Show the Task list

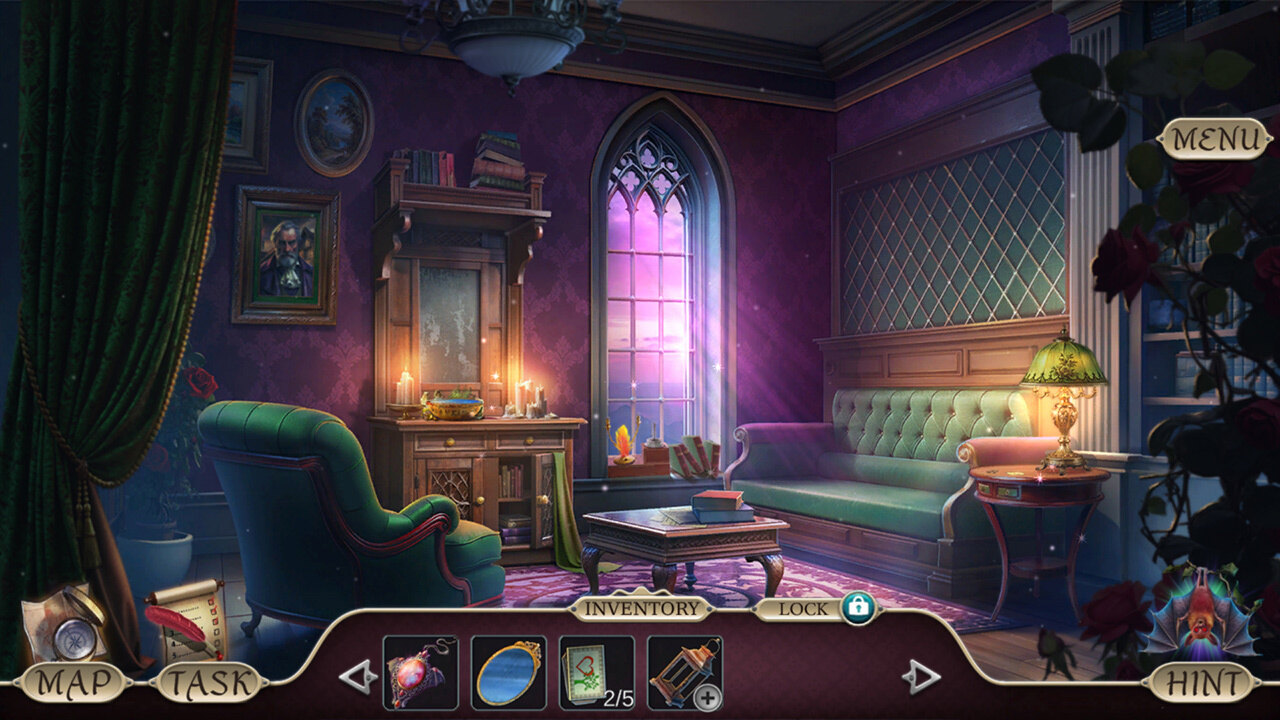209,683
